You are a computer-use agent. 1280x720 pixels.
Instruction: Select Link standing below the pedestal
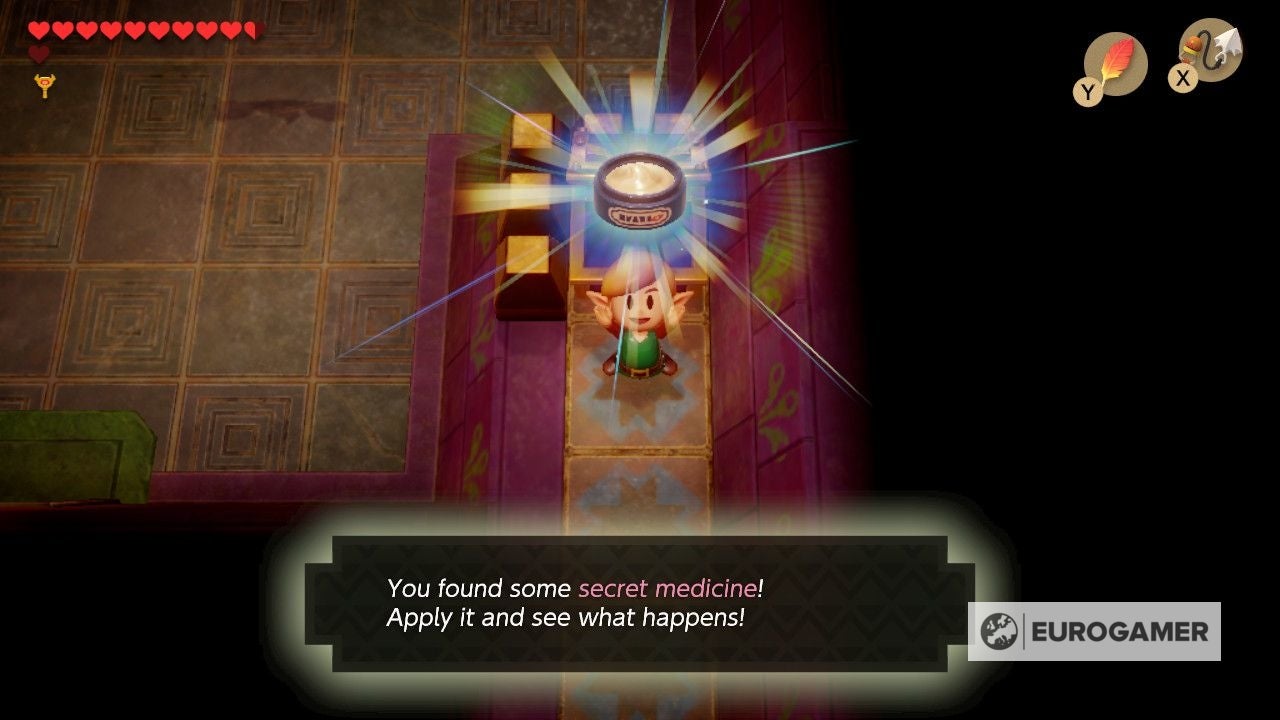[640, 330]
